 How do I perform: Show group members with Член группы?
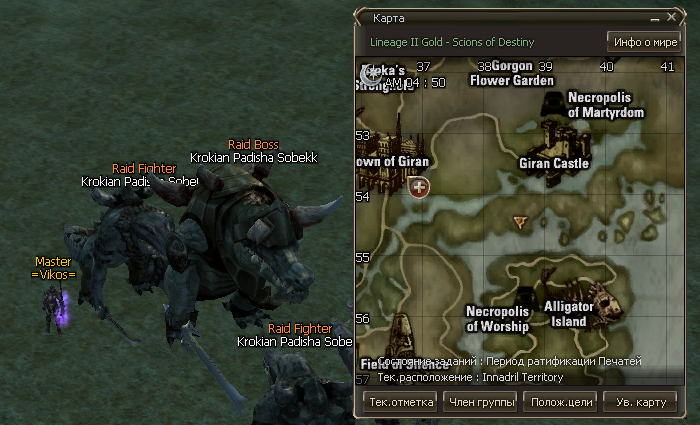pos(478,402)
